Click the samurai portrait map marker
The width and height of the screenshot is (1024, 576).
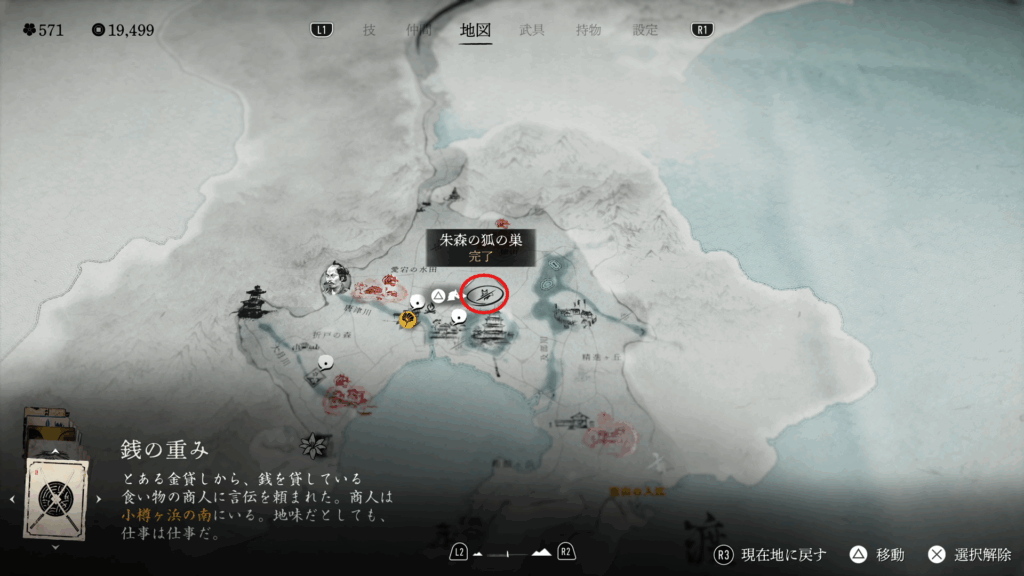click(x=334, y=280)
